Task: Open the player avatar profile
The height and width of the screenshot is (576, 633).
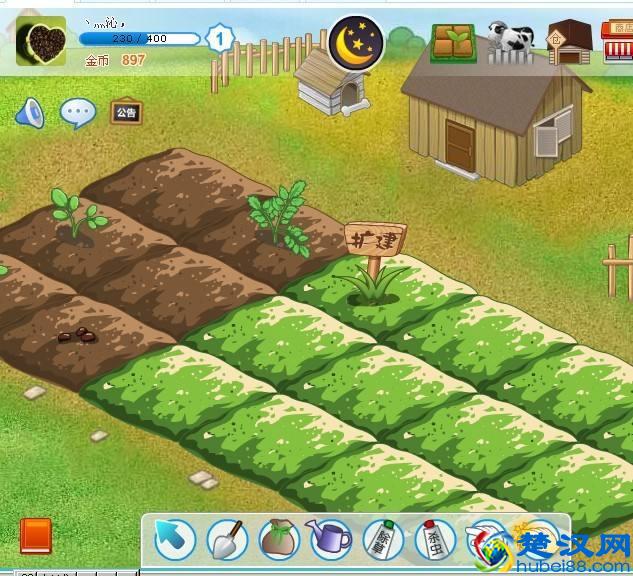Action: tap(42, 41)
